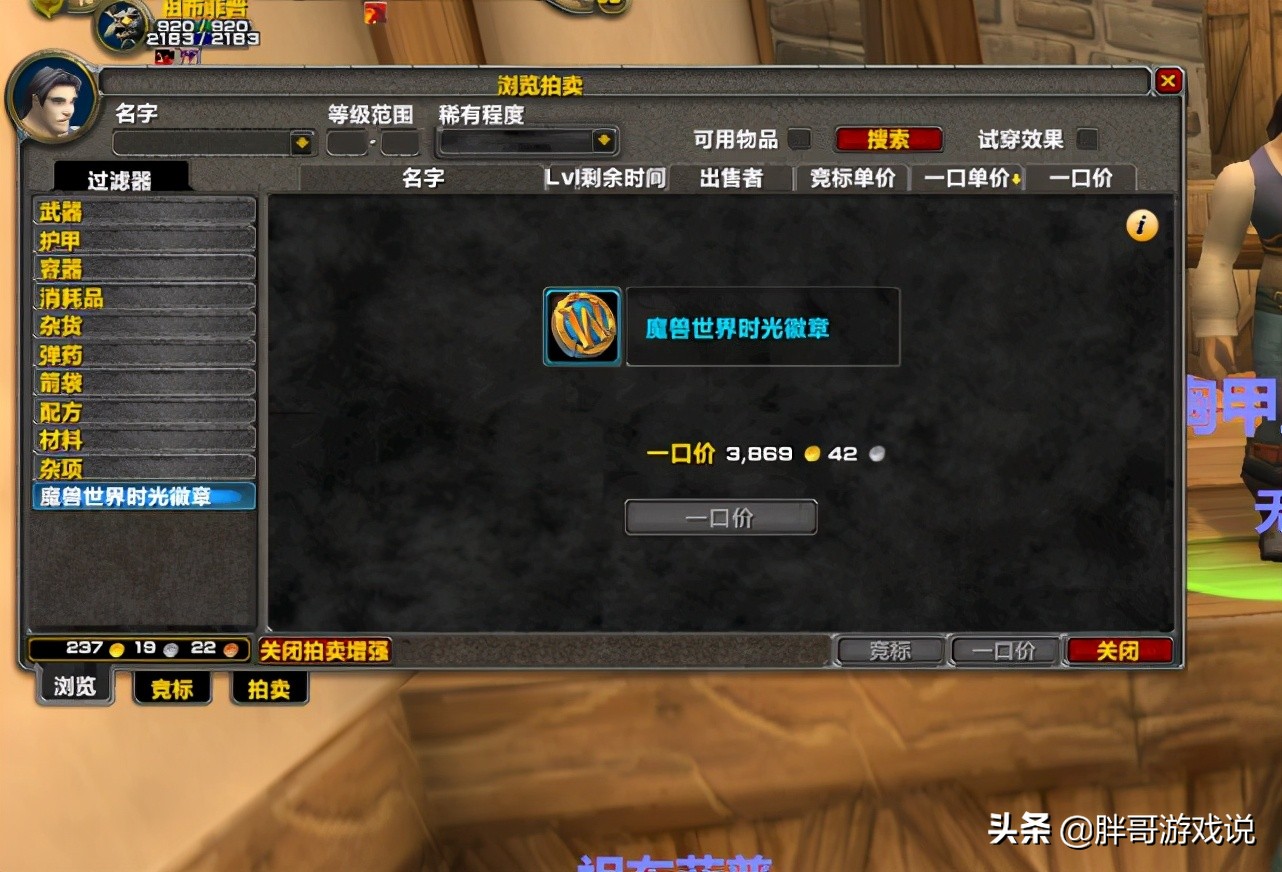Click the circular info (i) icon
This screenshot has width=1282, height=872.
click(x=1141, y=226)
